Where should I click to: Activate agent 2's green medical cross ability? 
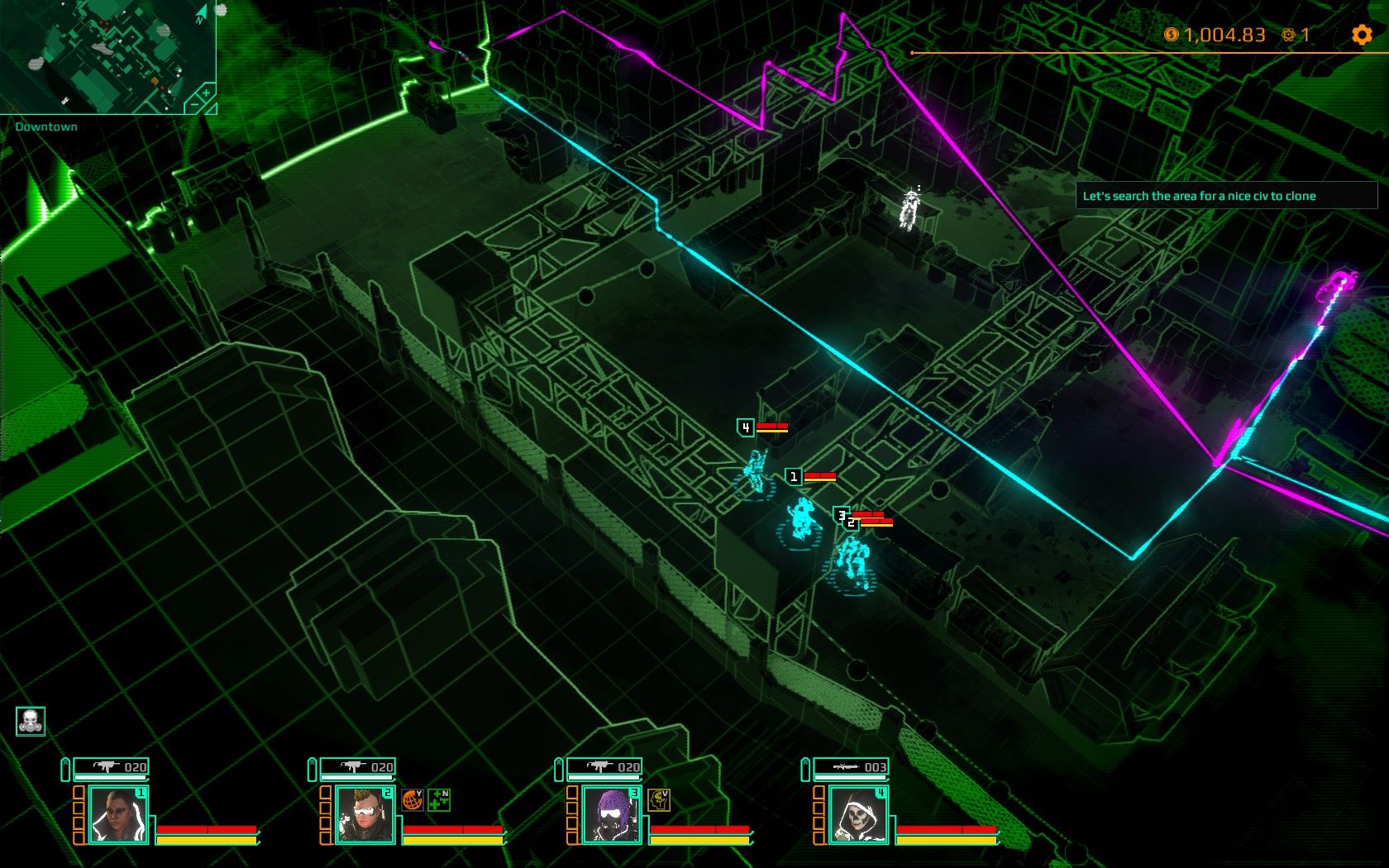(x=439, y=799)
